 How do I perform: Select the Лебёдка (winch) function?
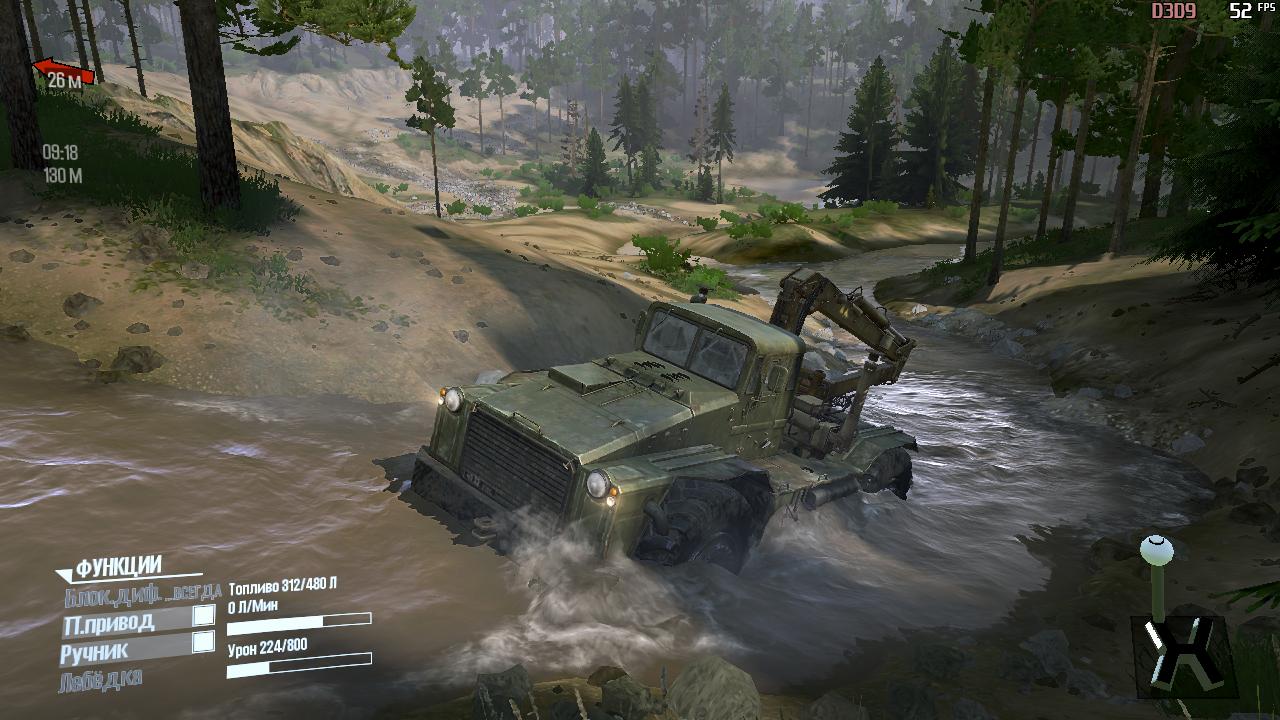(101, 680)
